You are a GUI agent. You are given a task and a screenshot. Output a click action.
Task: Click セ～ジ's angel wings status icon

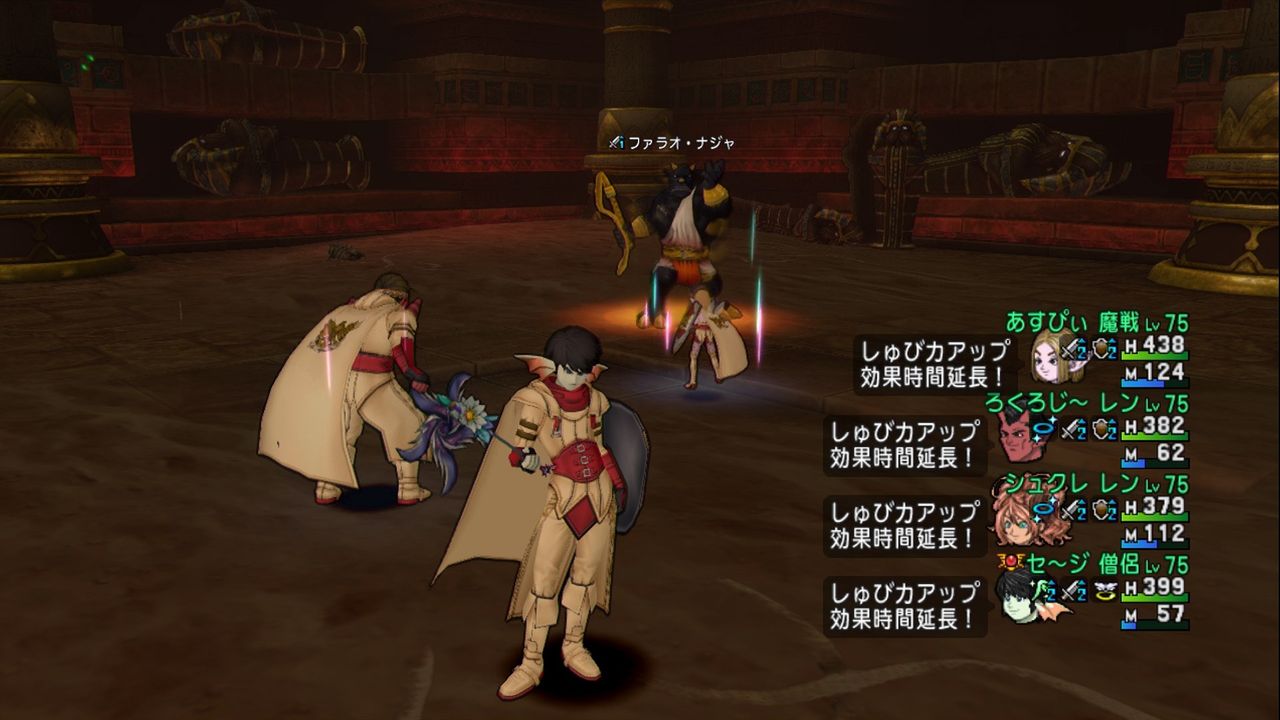point(1105,588)
